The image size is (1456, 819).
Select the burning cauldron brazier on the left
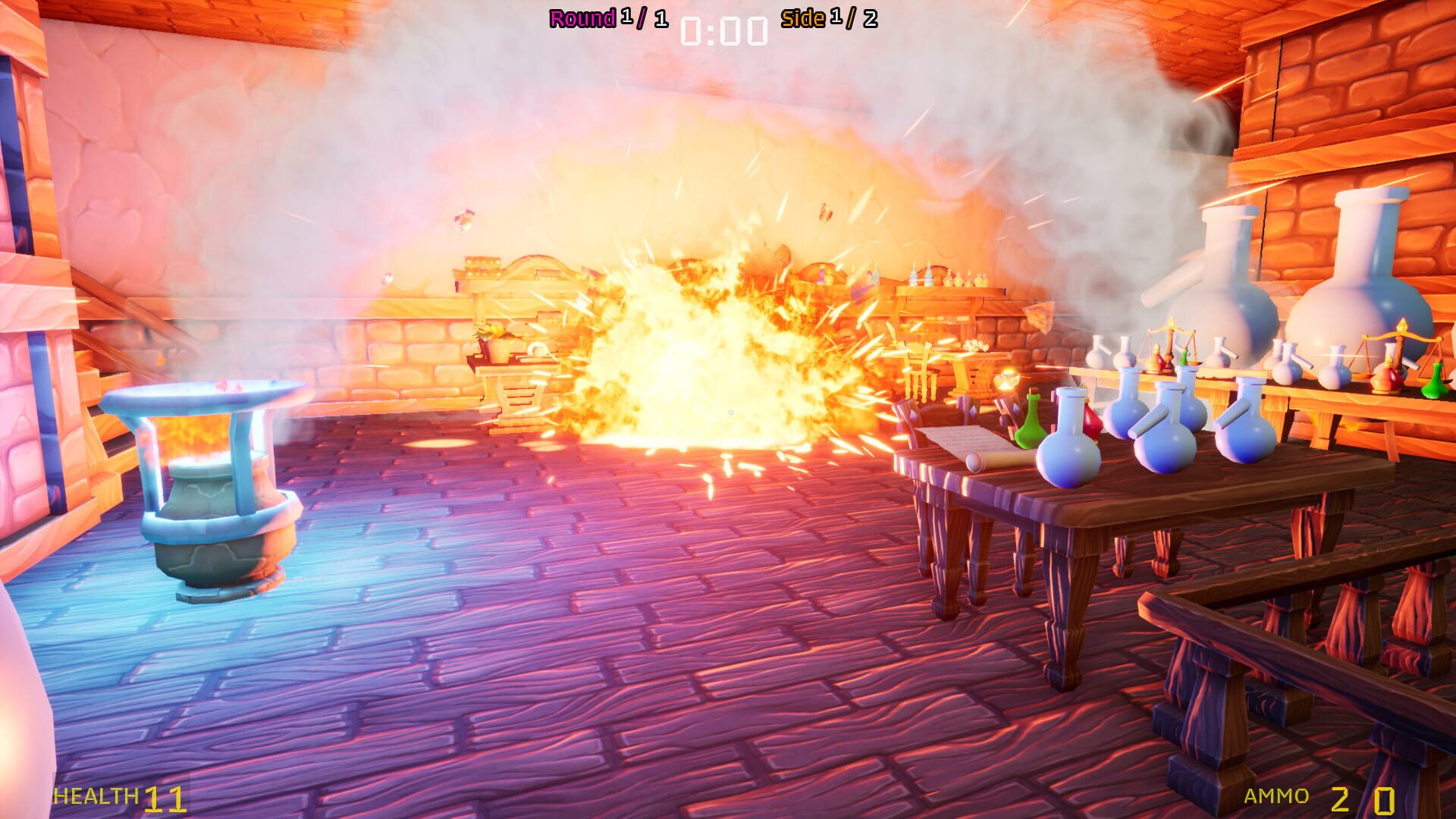pos(209,485)
